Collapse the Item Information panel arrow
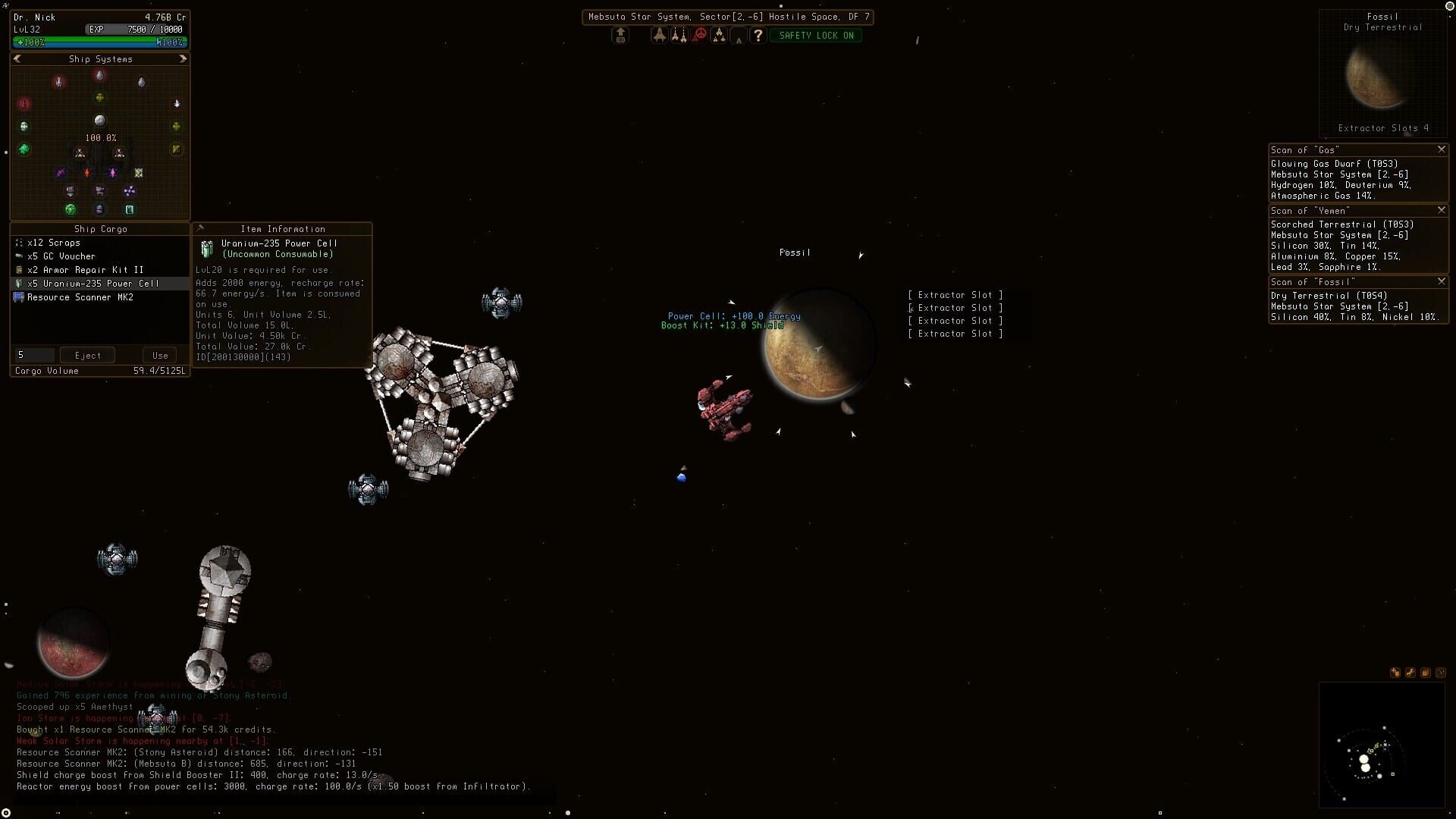1456x819 pixels. point(199,227)
